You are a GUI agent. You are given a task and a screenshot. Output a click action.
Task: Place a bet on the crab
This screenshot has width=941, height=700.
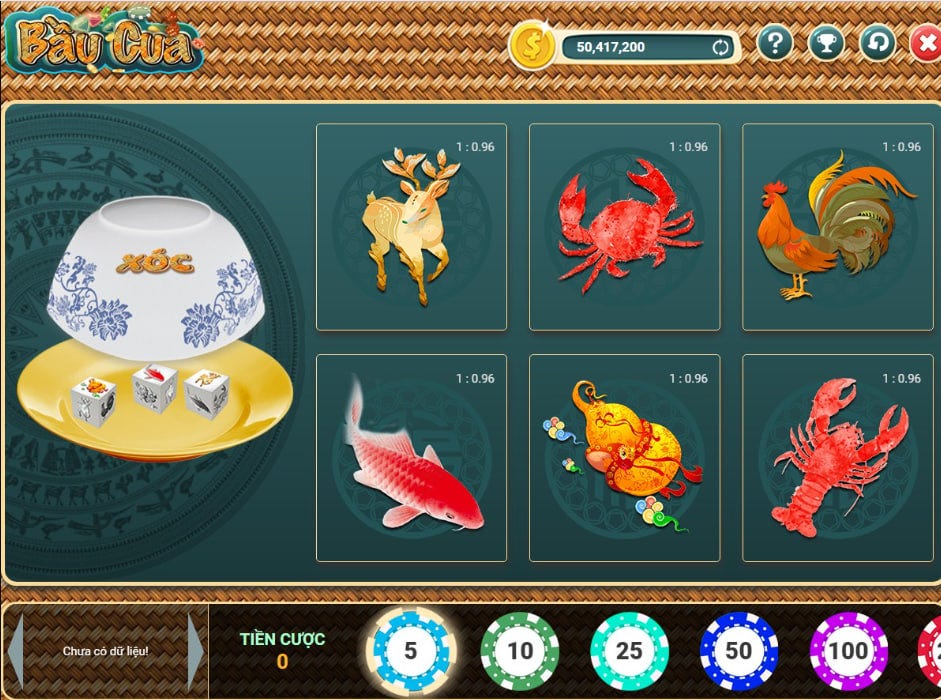click(x=624, y=227)
